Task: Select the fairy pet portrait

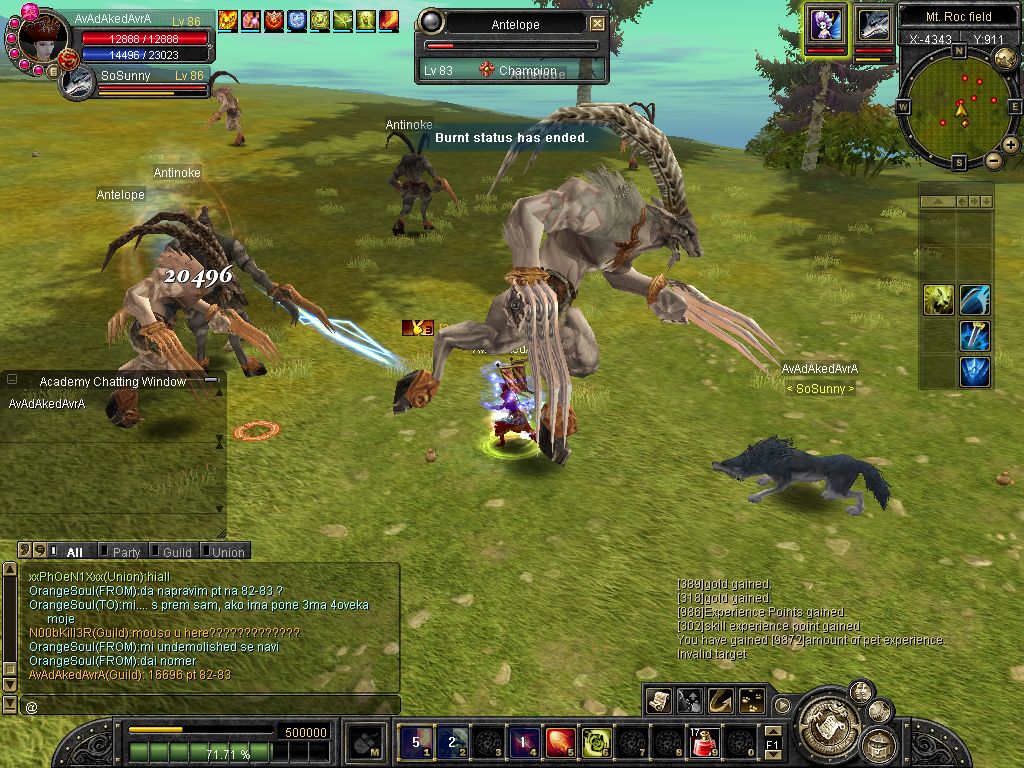Action: coord(826,23)
